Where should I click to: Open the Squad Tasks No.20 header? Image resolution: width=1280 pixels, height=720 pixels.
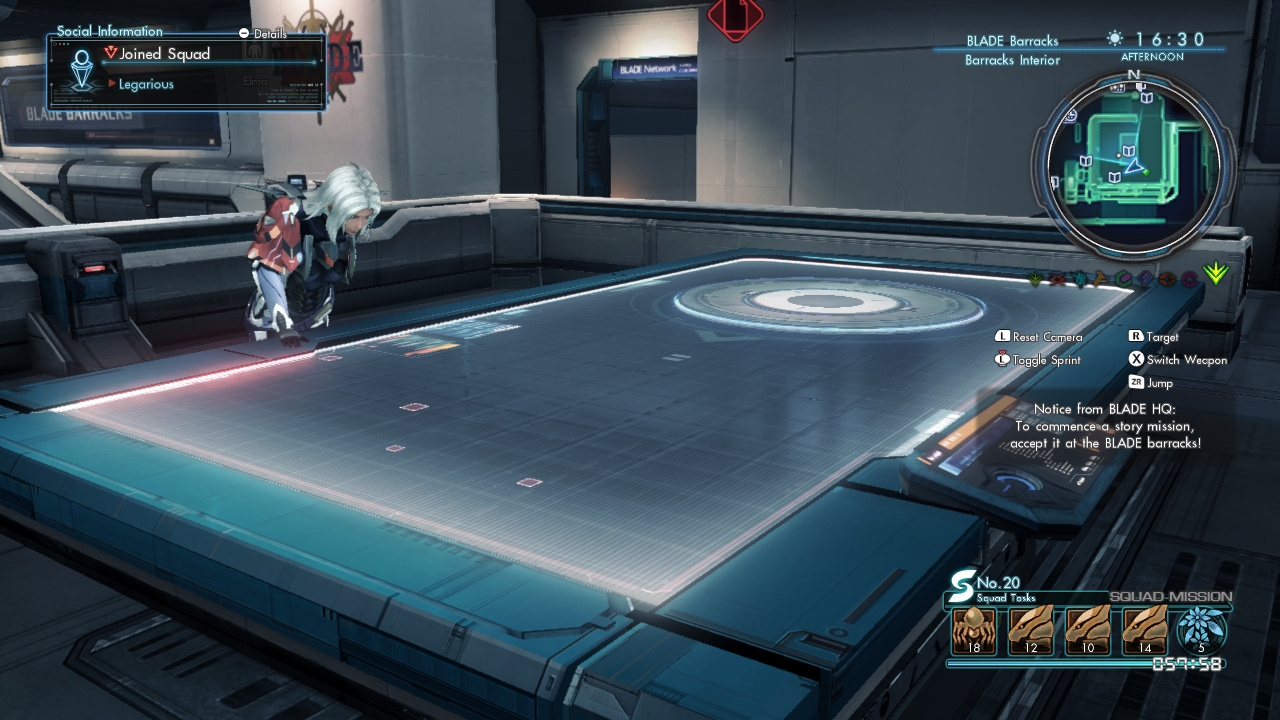pos(1000,588)
